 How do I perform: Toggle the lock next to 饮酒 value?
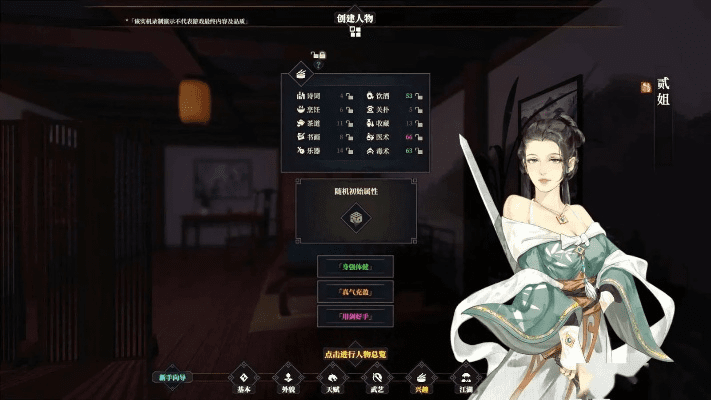click(420, 97)
